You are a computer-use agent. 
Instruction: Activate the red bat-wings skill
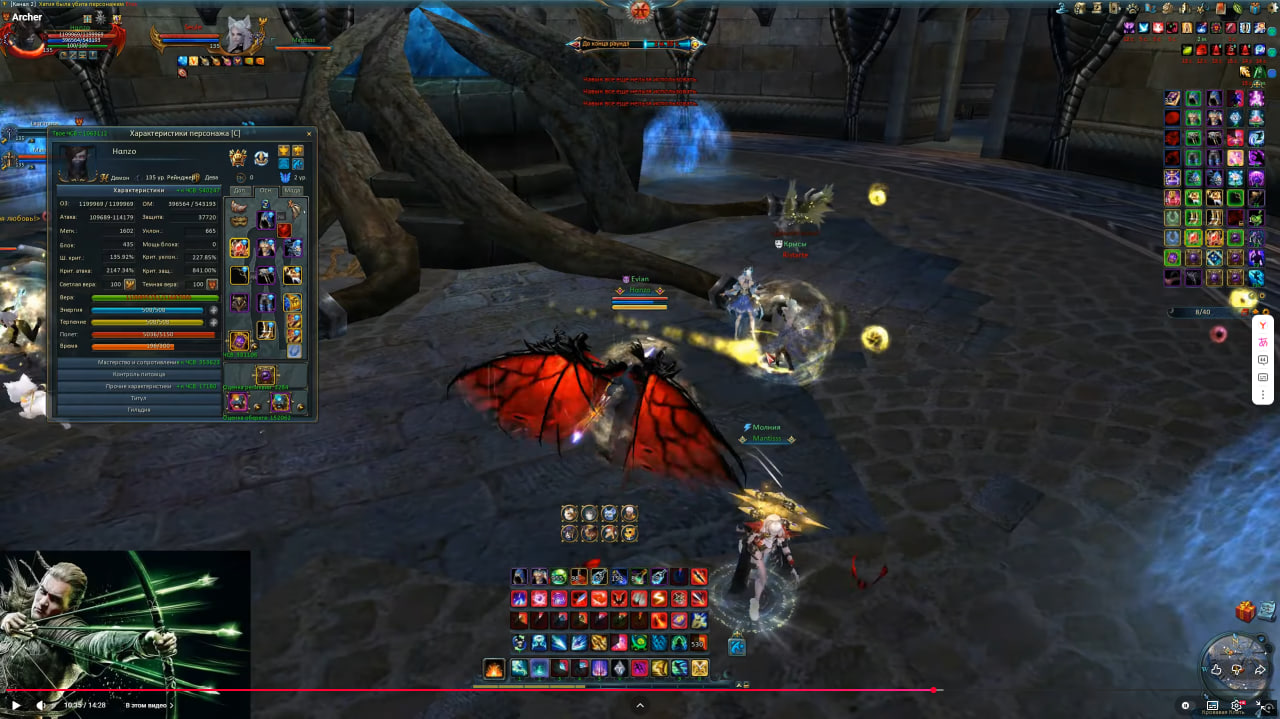coord(619,598)
